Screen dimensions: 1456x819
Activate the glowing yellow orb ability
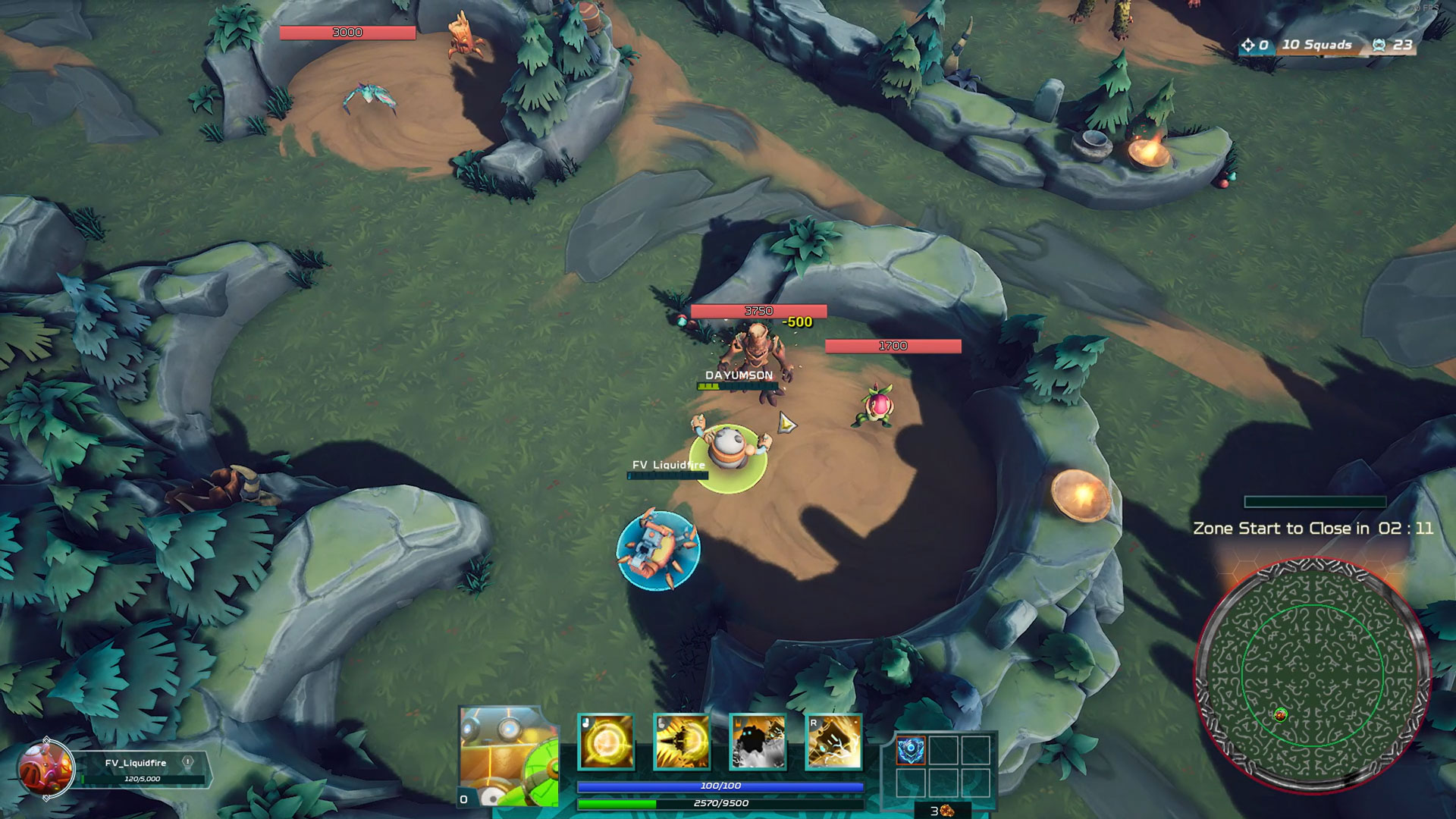[x=606, y=742]
